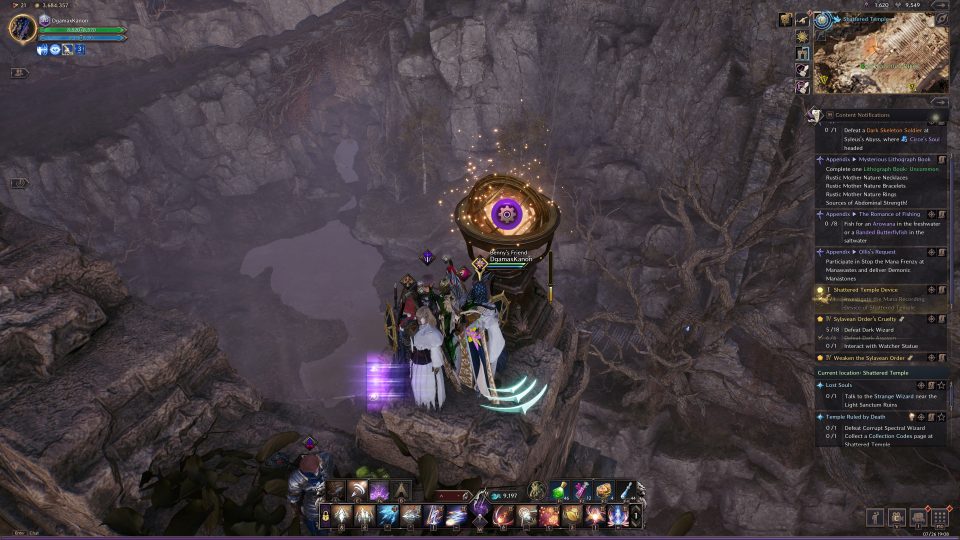Use the pale blue vial in the quick slot
The image size is (960, 540).
coord(626,490)
